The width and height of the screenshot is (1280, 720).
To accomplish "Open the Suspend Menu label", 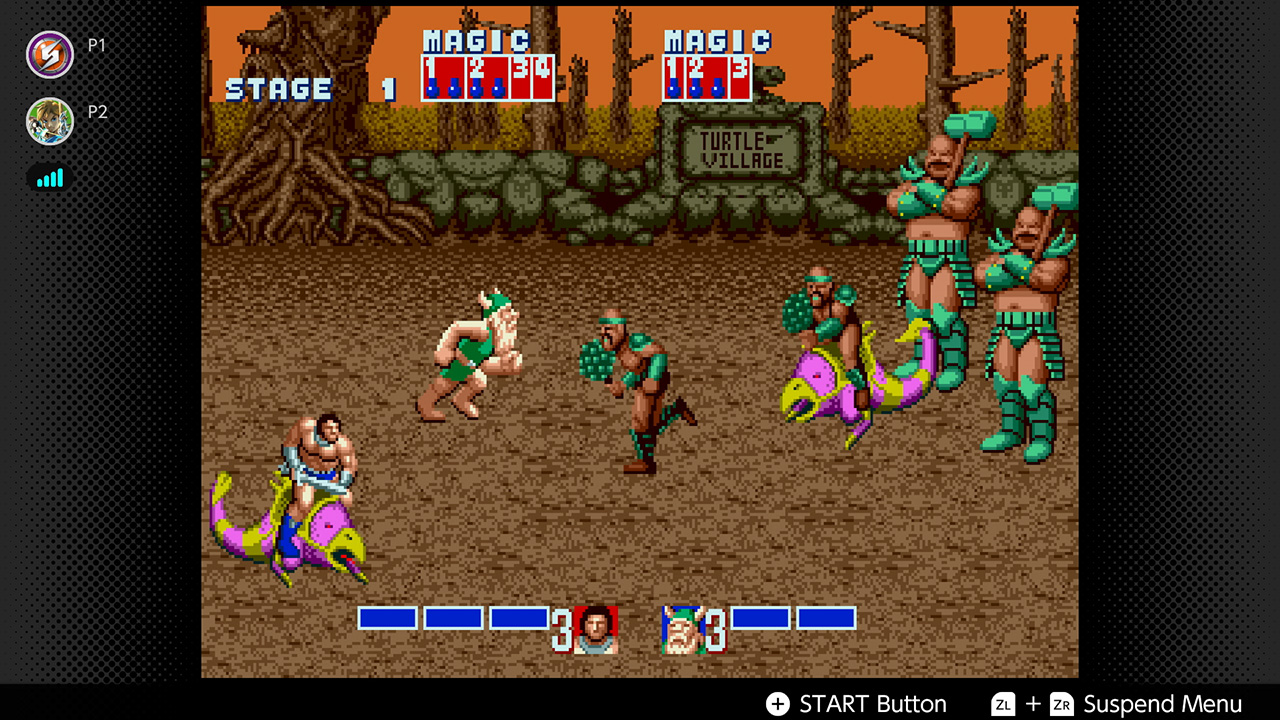I will [x=1163, y=703].
